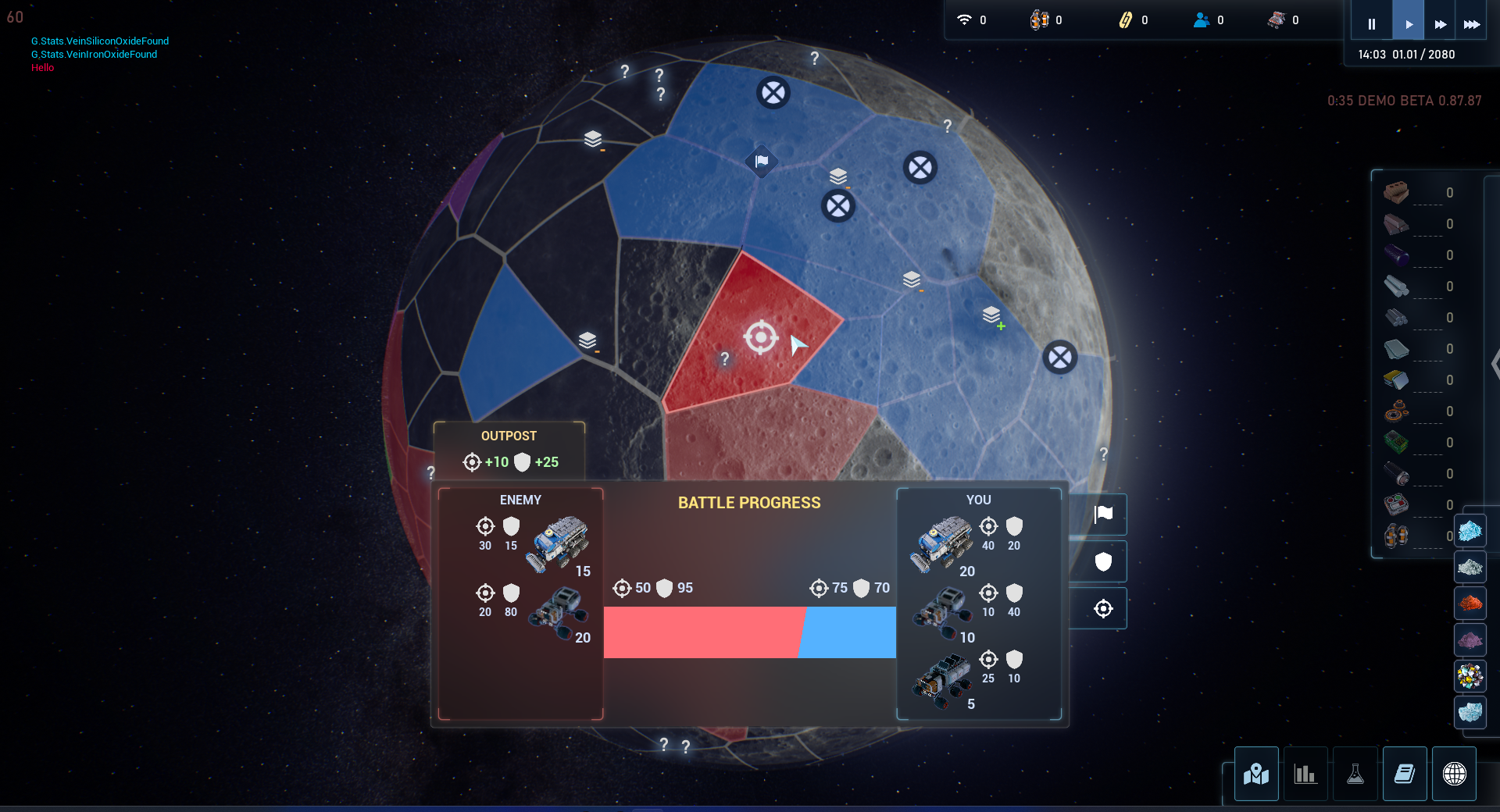Toggle the globe view button
This screenshot has width=1500, height=812.
1454,774
